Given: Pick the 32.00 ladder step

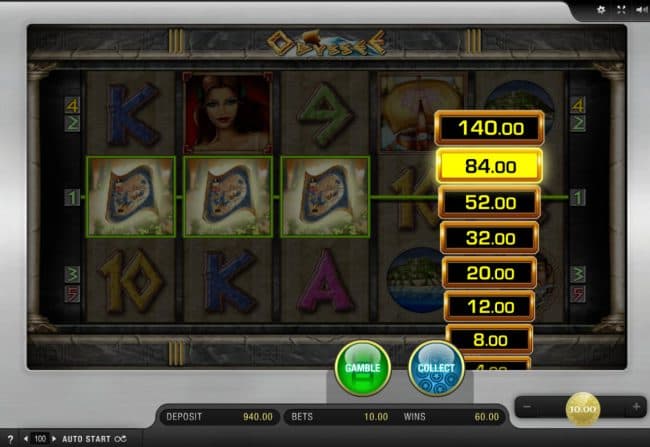Looking at the screenshot, I should coord(490,238).
